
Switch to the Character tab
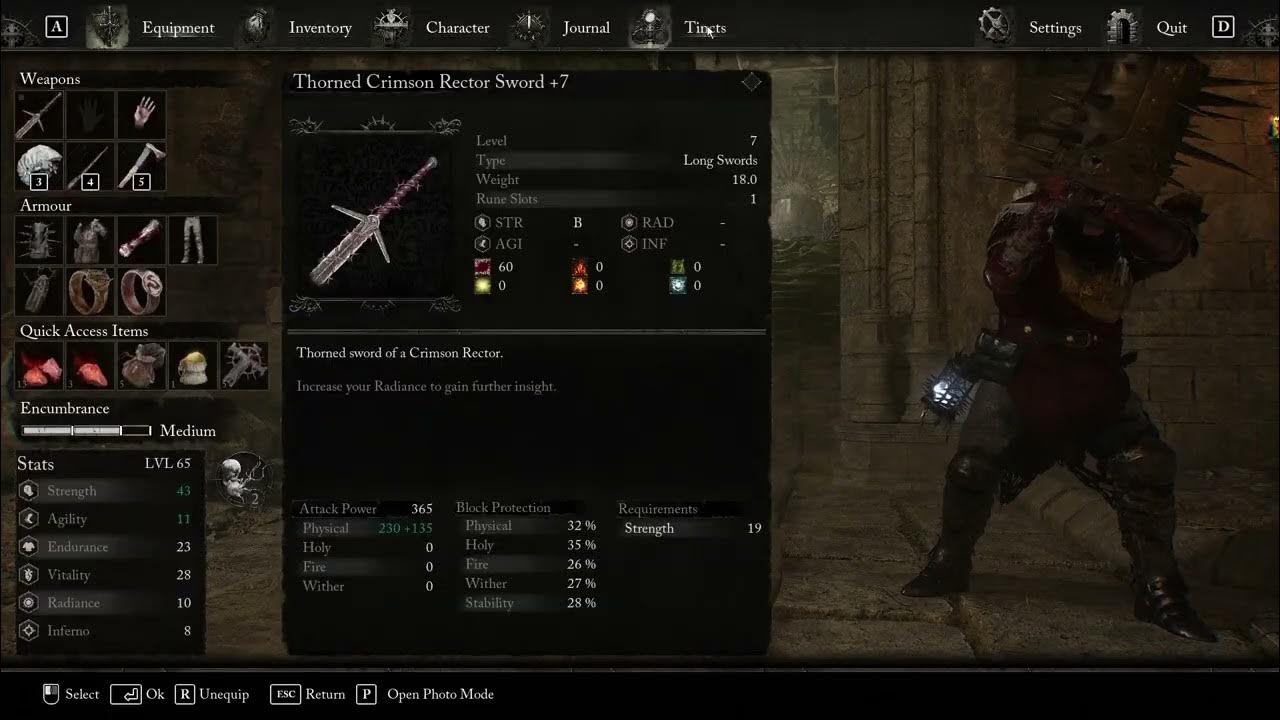(x=457, y=27)
